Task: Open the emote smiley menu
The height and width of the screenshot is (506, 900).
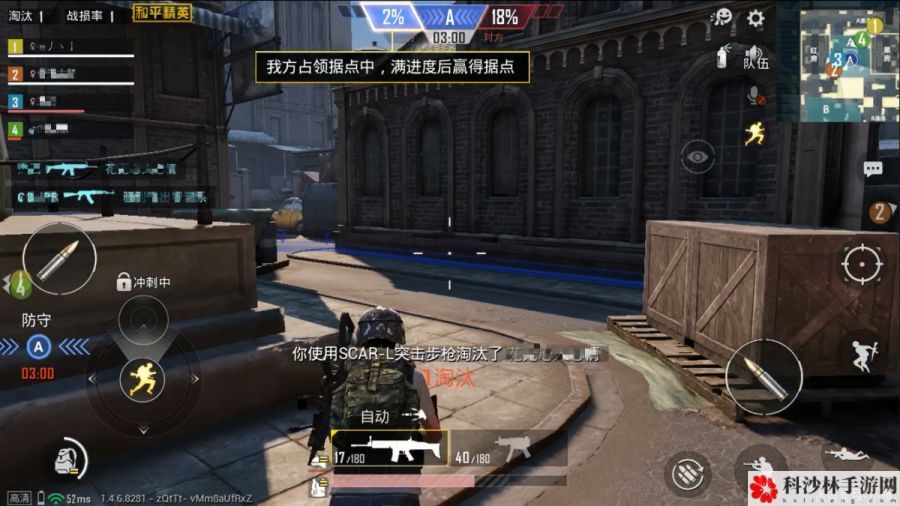Action: (722, 18)
